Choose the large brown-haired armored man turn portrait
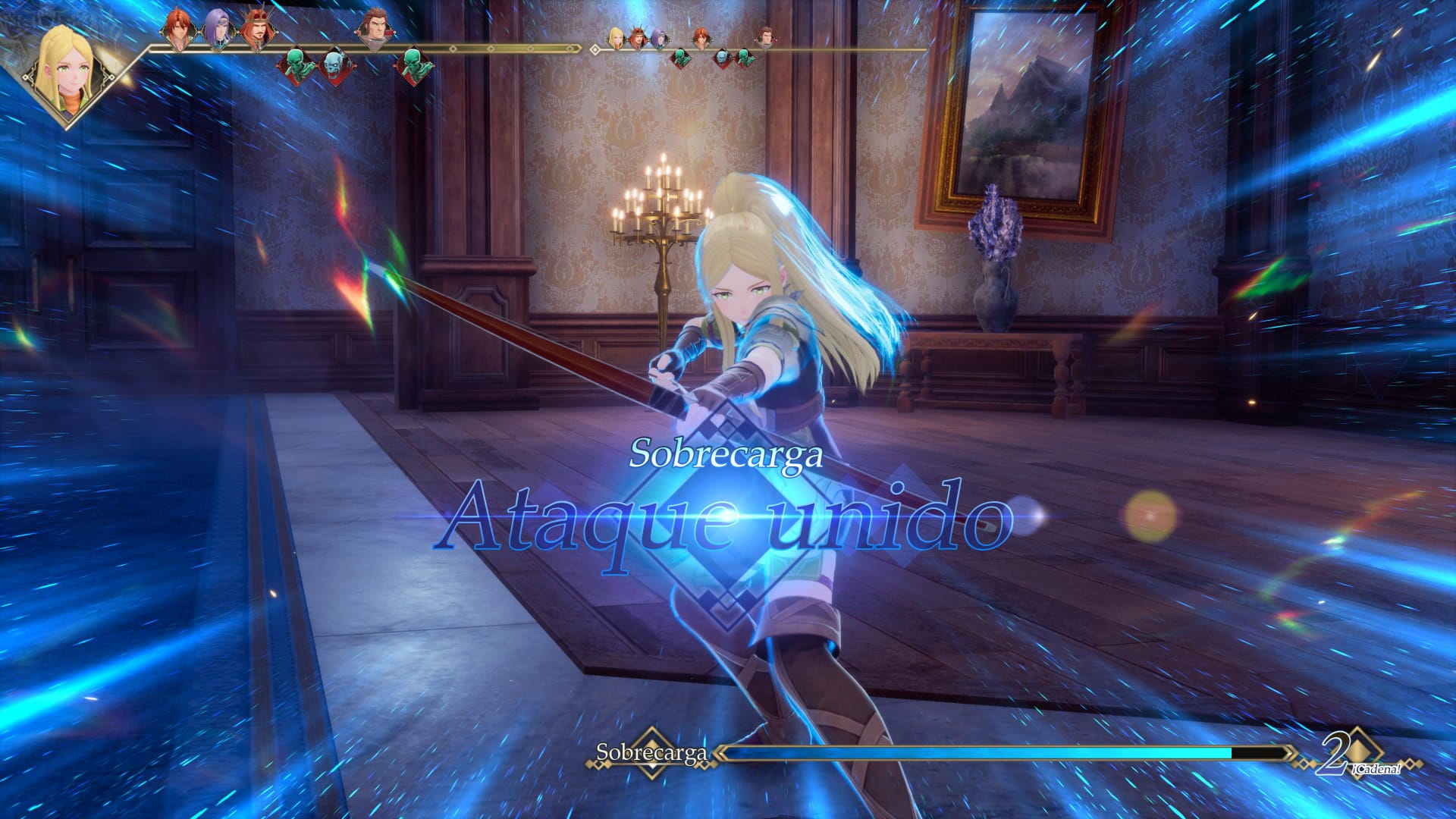1456x819 pixels. (x=374, y=30)
